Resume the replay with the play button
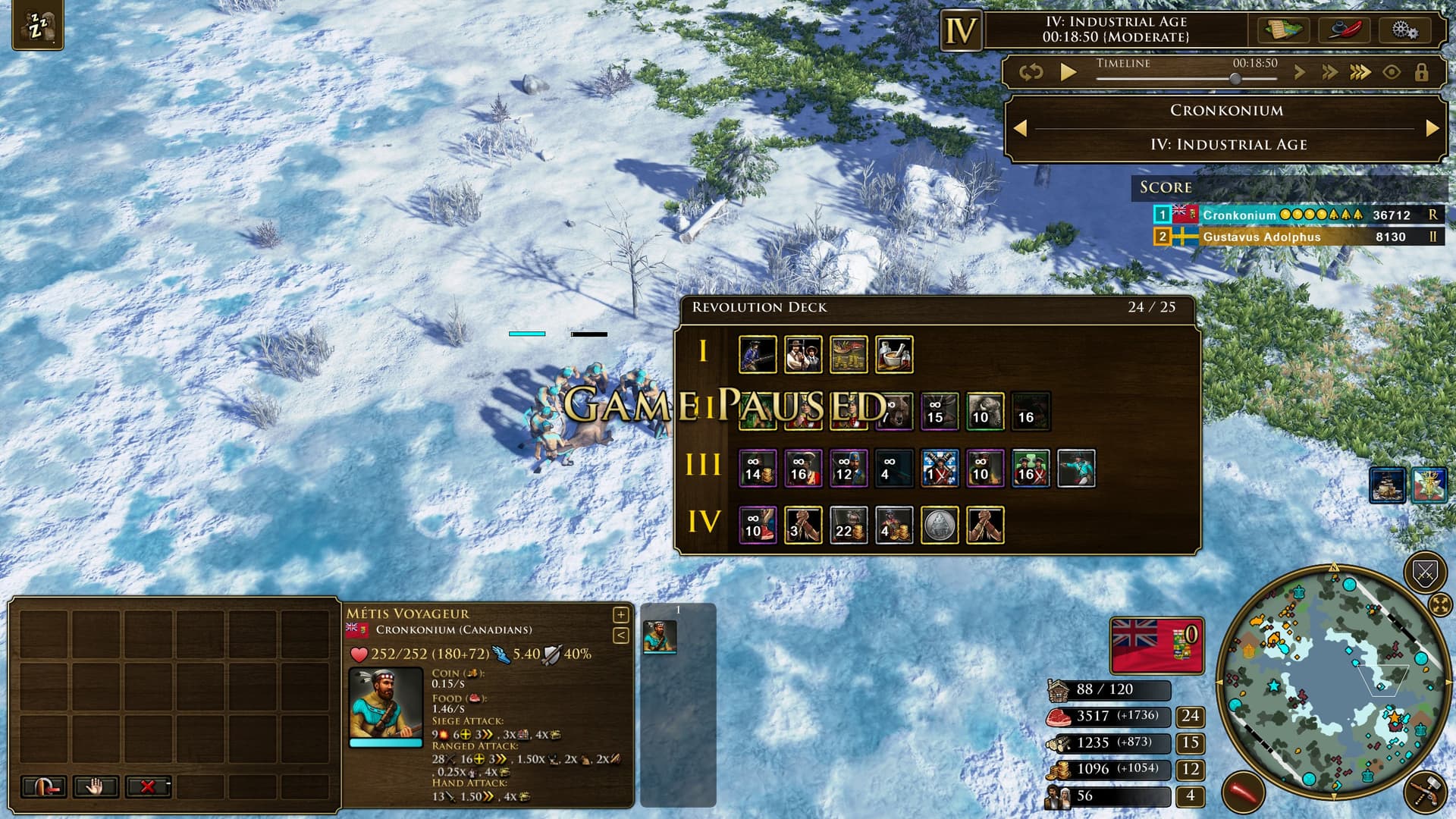Image resolution: width=1456 pixels, height=819 pixels. pos(1068,72)
